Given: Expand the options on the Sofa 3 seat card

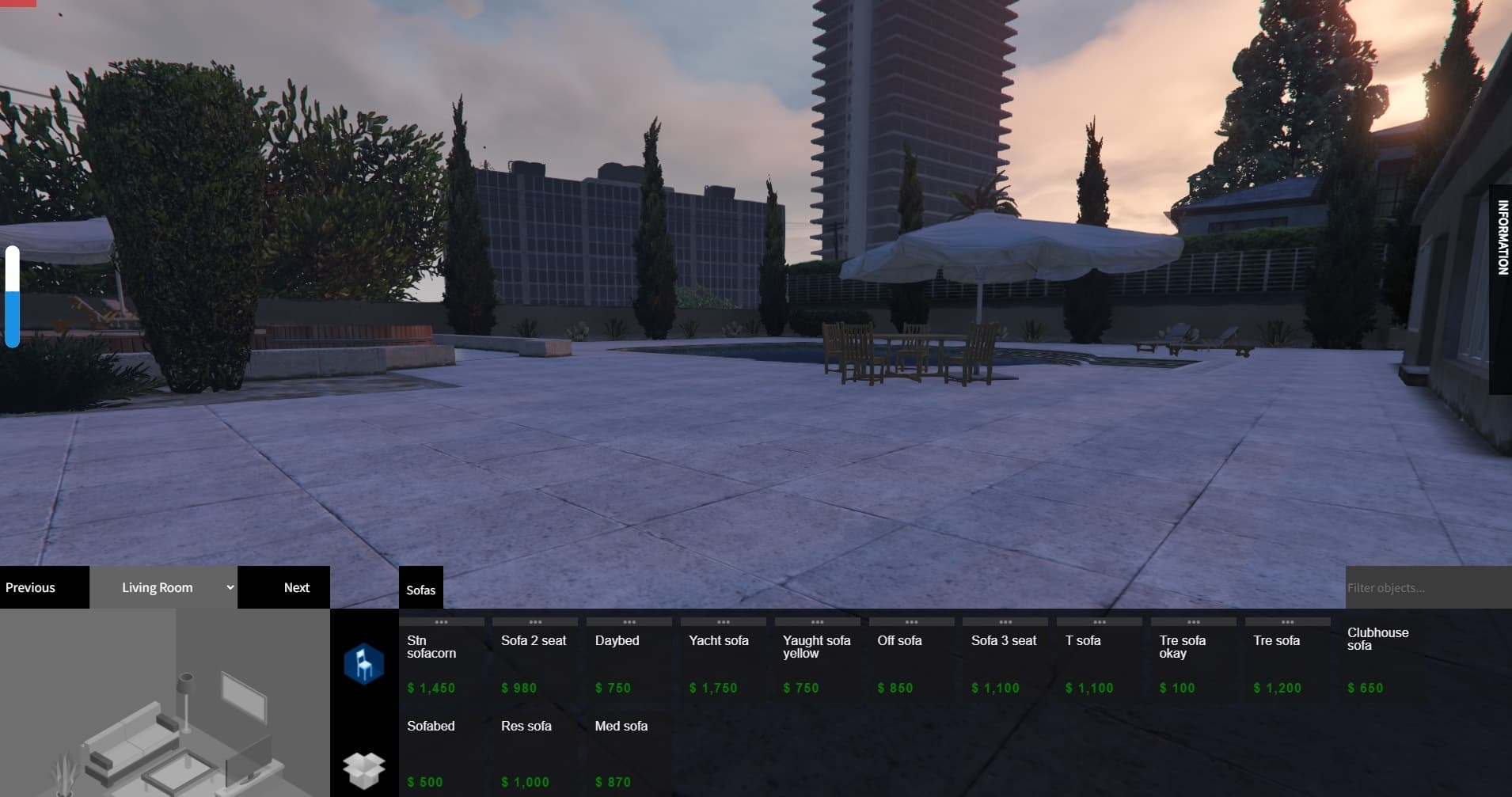Looking at the screenshot, I should click(x=1006, y=622).
